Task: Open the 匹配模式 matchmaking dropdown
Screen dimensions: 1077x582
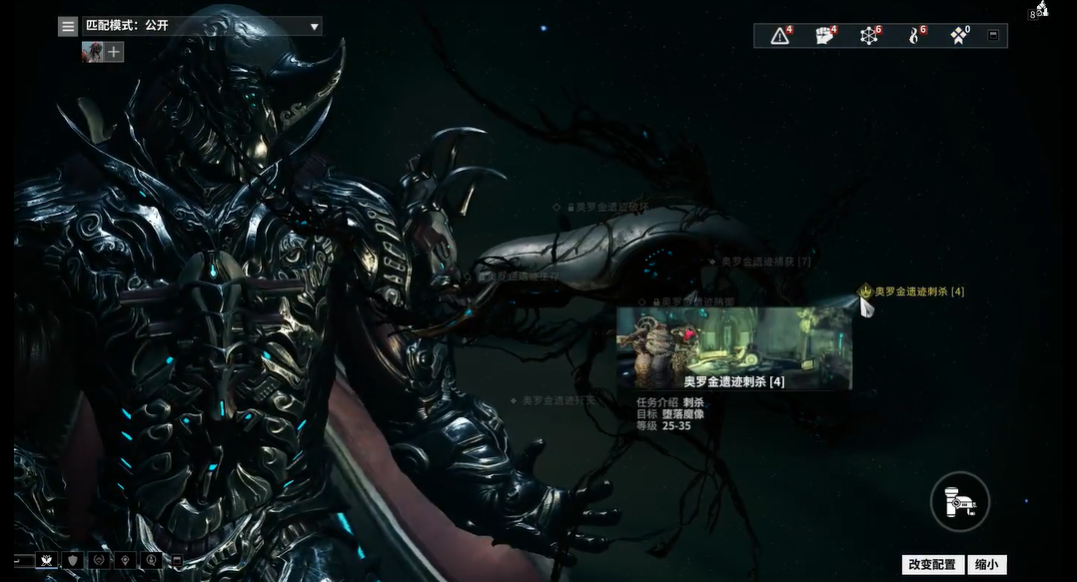Action: pos(202,27)
